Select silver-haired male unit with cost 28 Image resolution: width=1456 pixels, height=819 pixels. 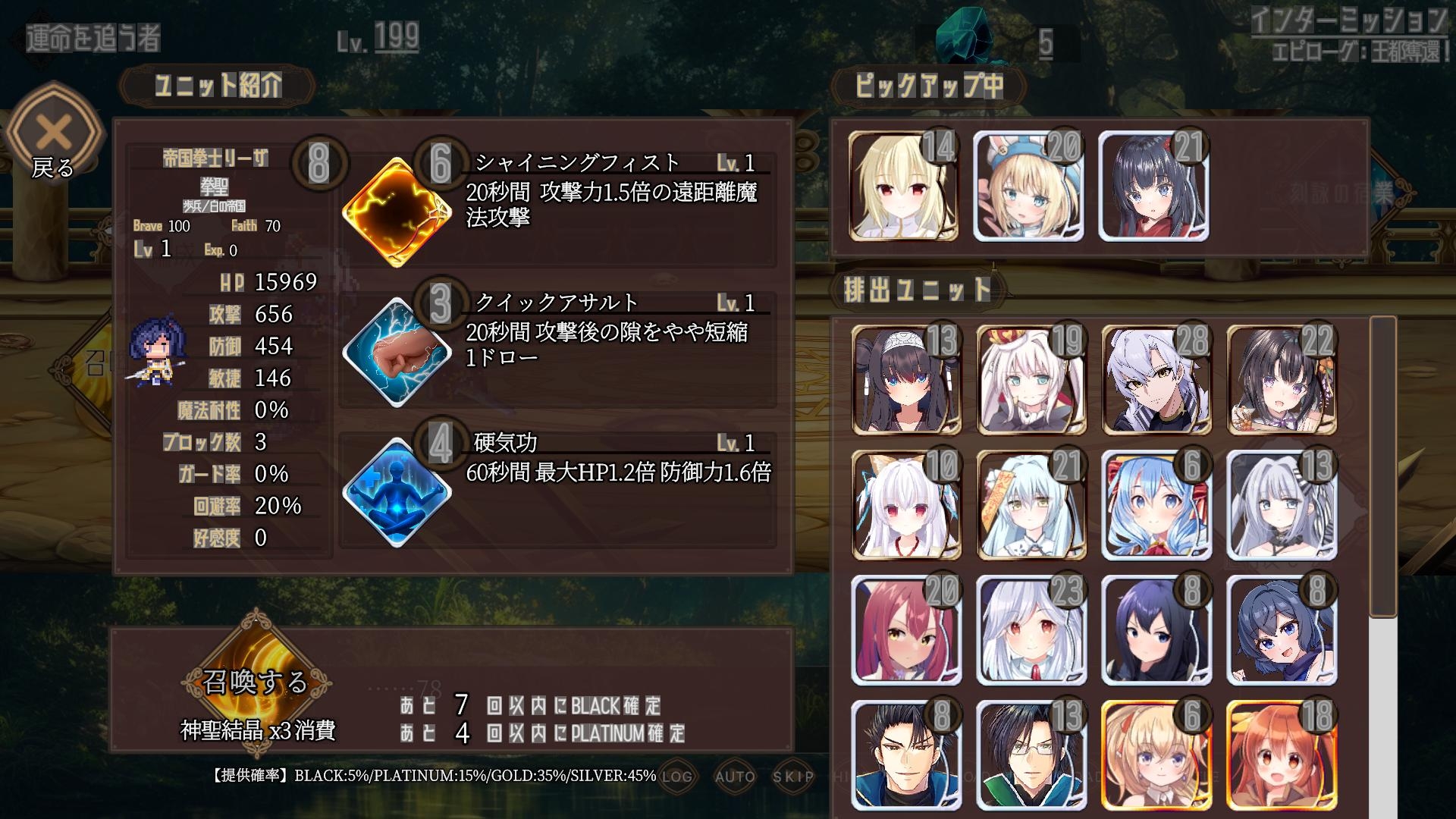[1156, 380]
